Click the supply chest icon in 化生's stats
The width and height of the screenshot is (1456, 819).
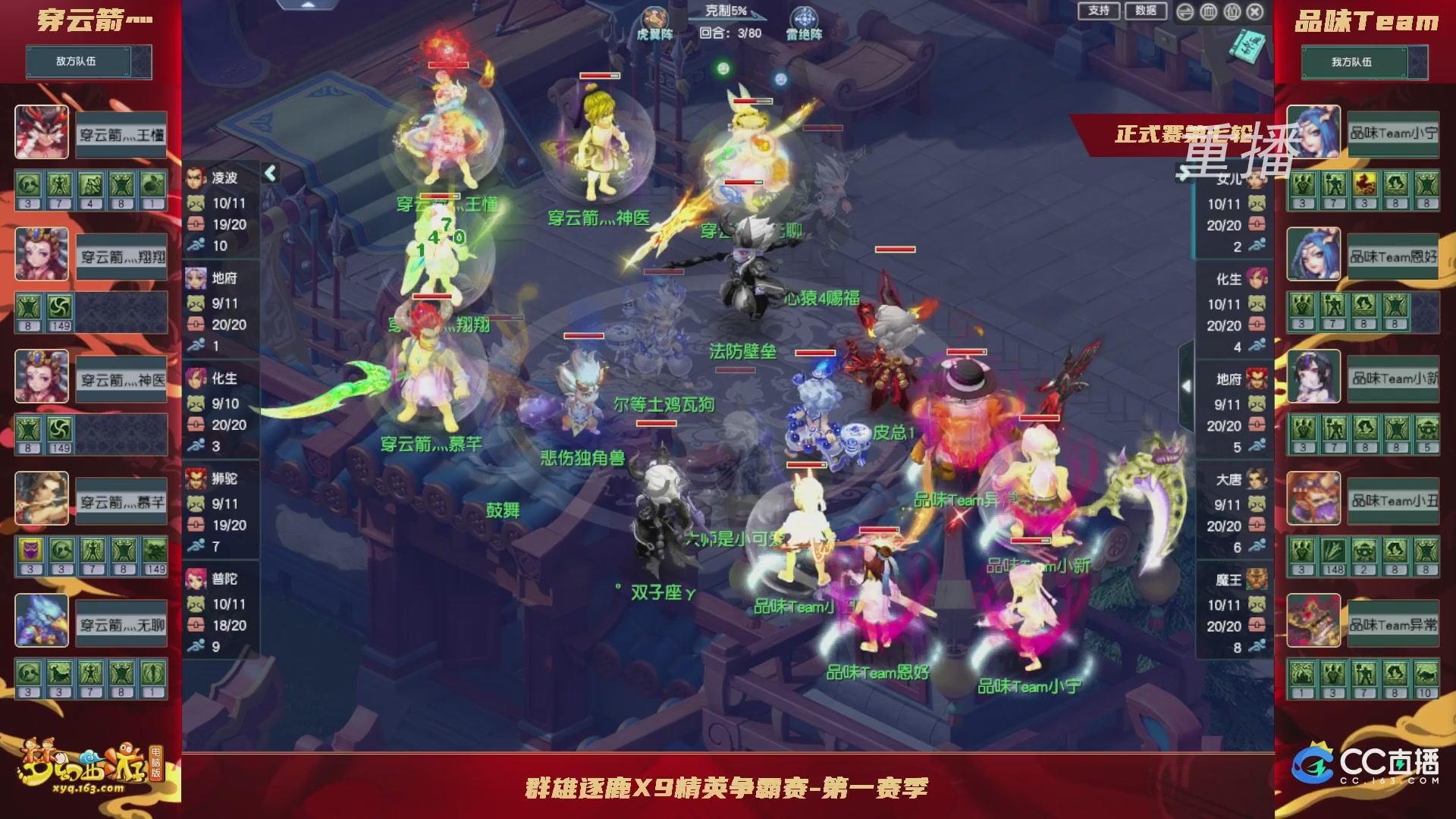(x=196, y=425)
